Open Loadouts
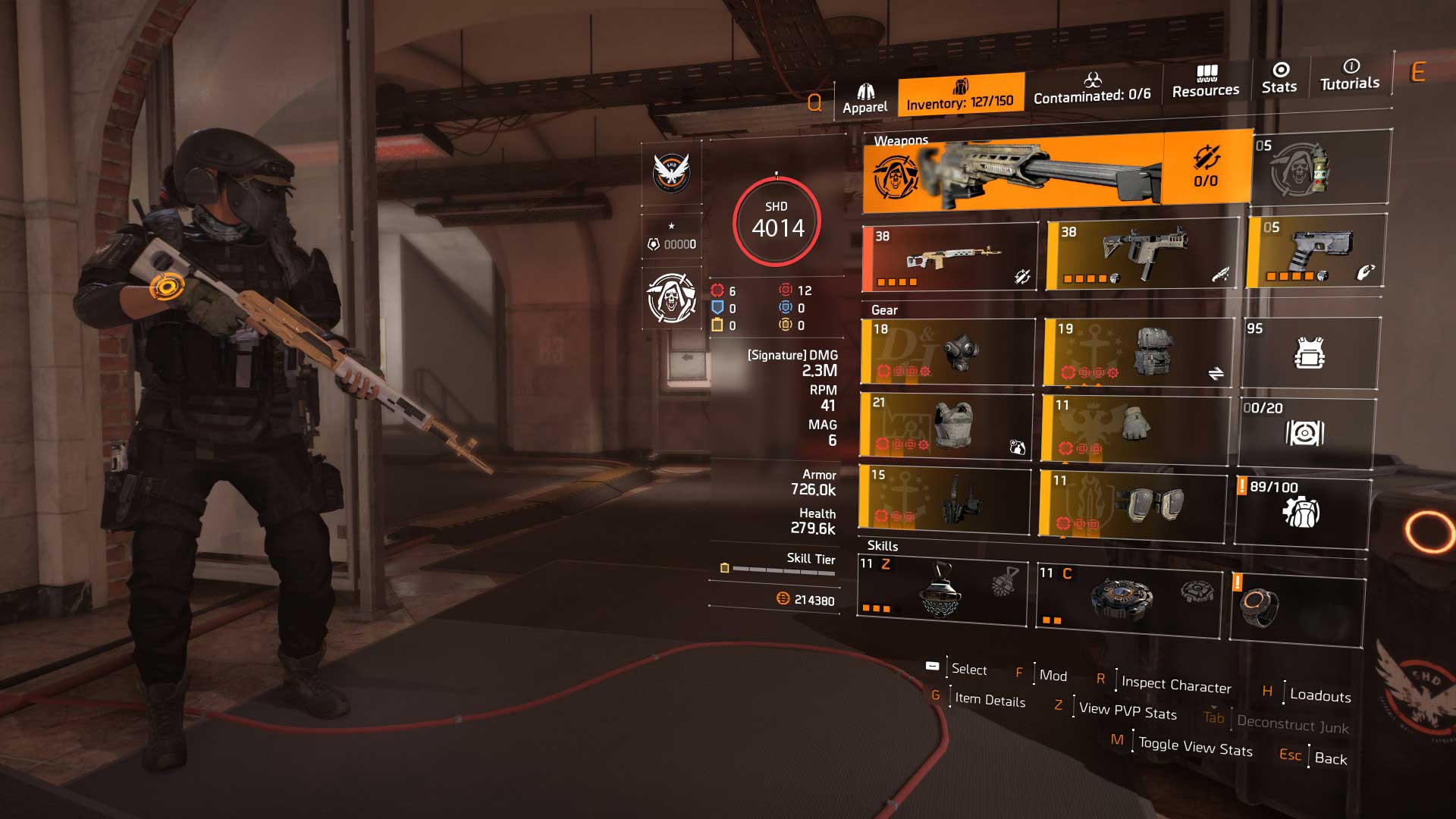This screenshot has height=819, width=1456. click(x=1319, y=696)
